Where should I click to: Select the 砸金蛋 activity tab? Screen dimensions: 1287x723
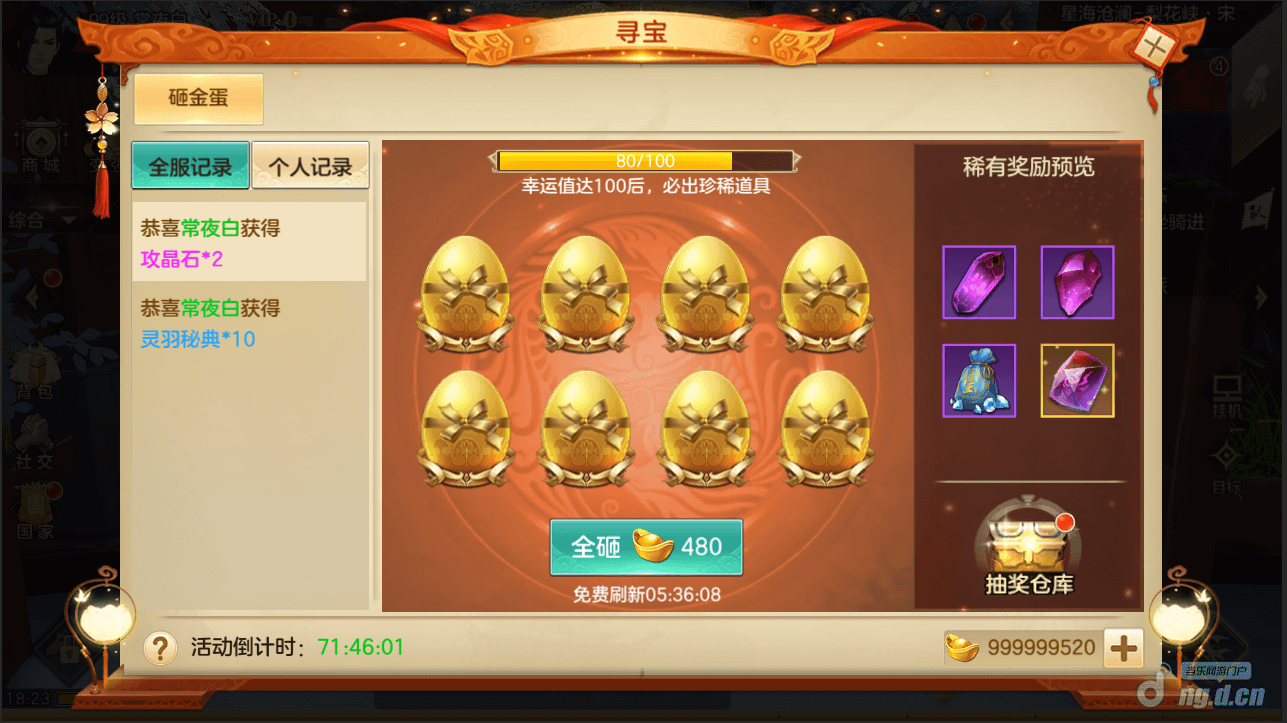point(198,99)
